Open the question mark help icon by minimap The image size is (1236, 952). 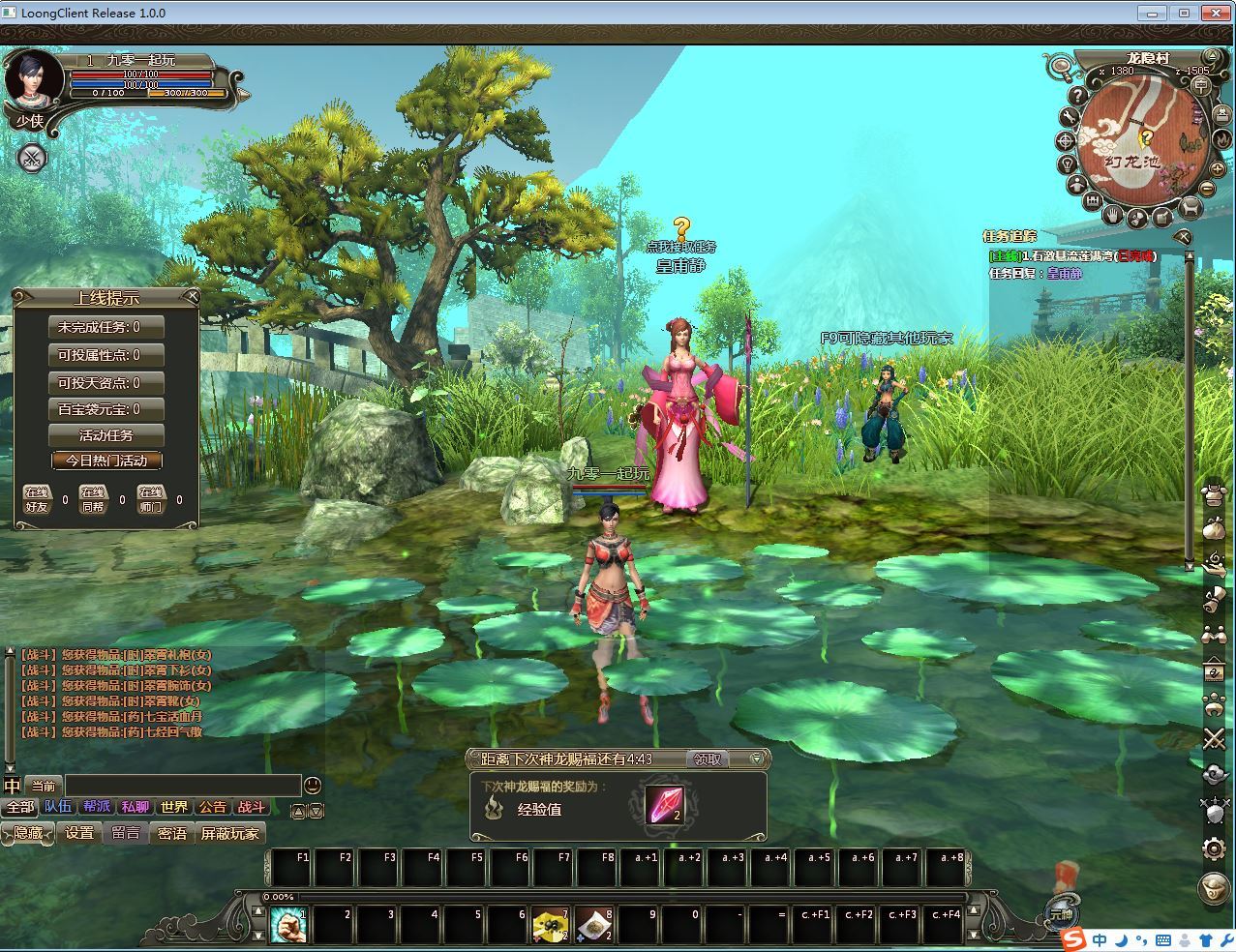pyautogui.click(x=1076, y=96)
